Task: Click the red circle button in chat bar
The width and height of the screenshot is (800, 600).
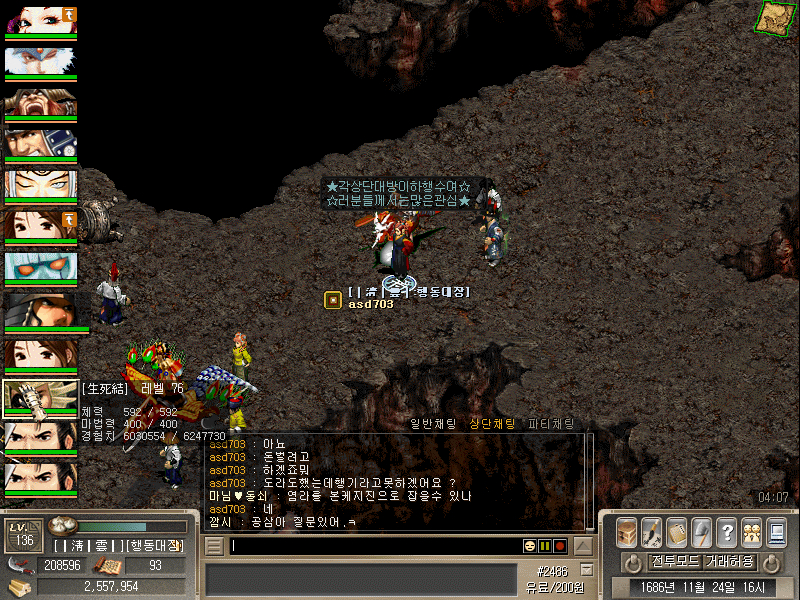Action: tap(560, 546)
